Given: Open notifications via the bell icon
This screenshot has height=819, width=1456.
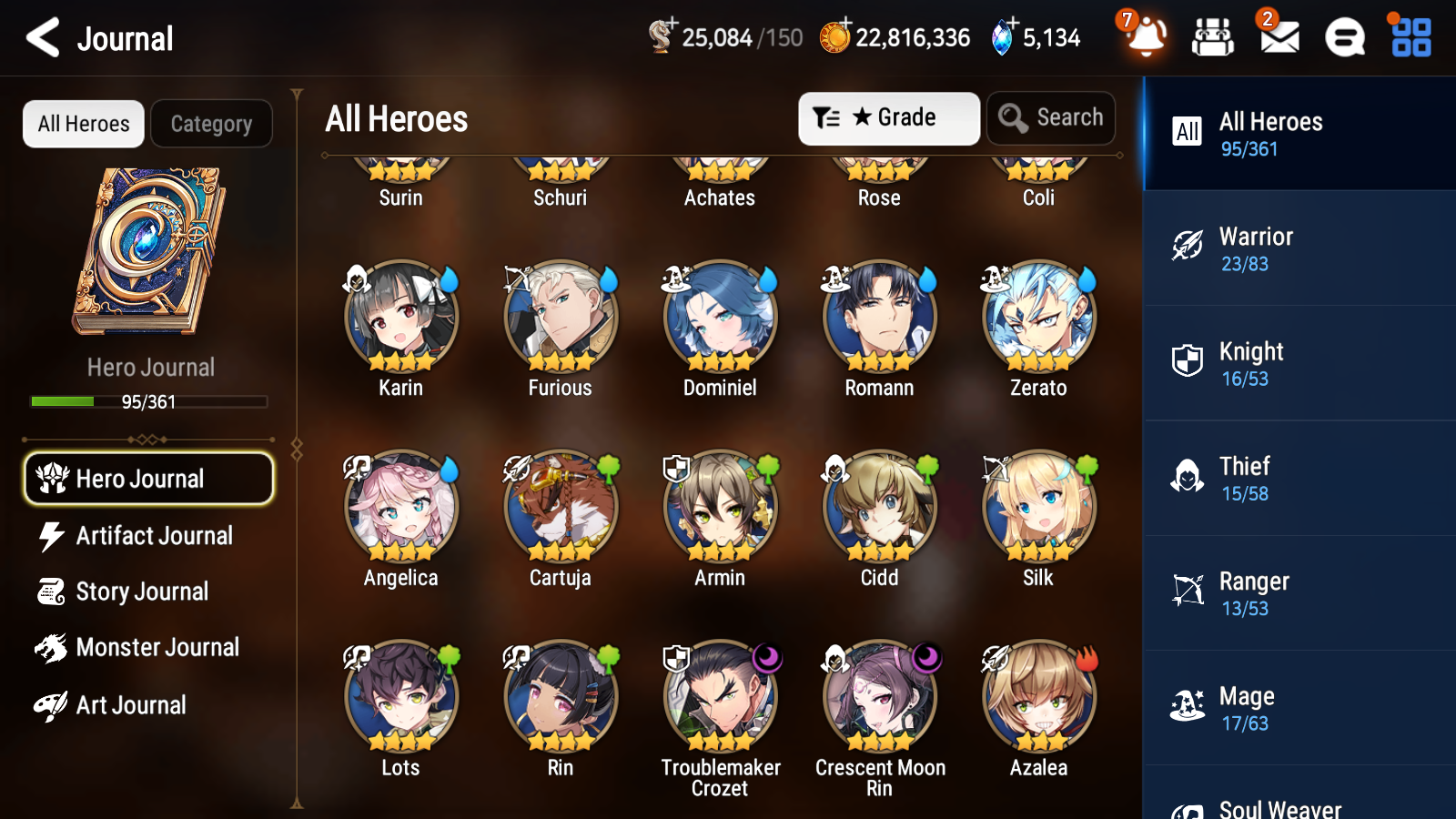Looking at the screenshot, I should coord(1147,37).
